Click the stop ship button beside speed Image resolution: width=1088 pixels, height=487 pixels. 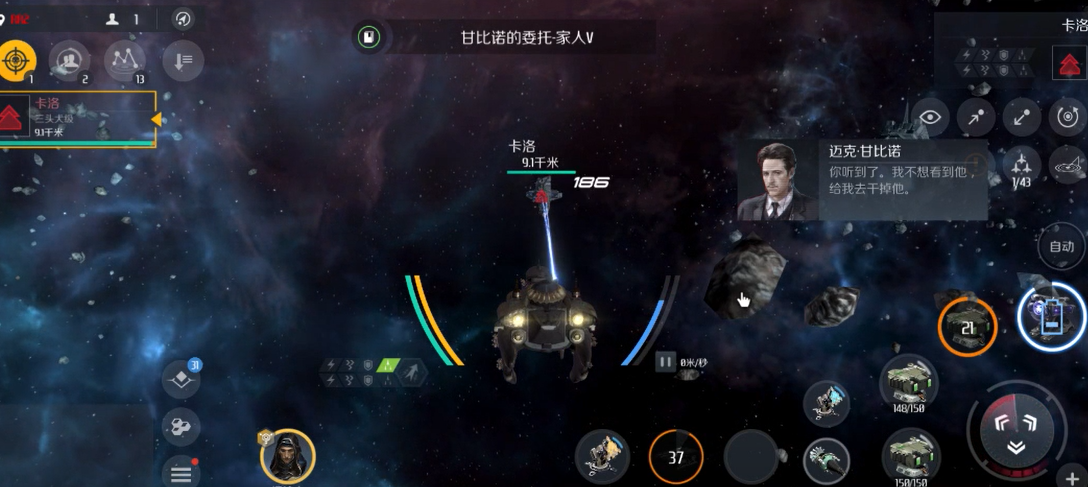pyautogui.click(x=665, y=362)
